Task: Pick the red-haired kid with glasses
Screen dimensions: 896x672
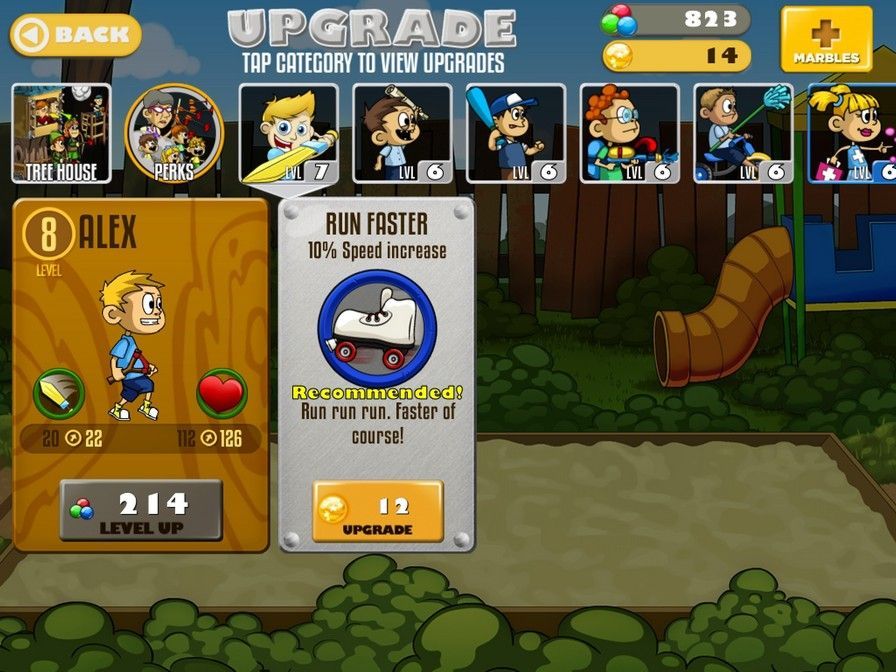Action: [629, 134]
